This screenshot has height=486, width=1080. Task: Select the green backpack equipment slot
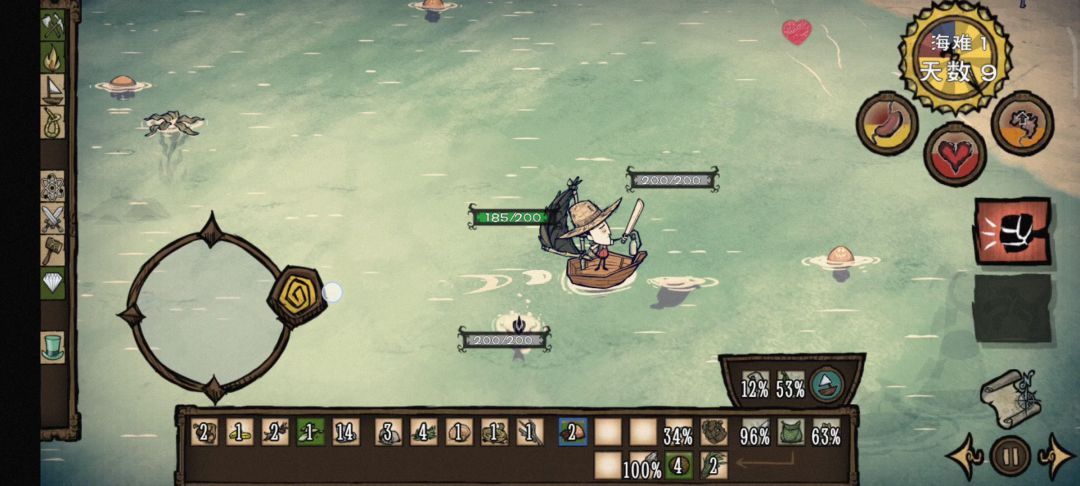(792, 433)
